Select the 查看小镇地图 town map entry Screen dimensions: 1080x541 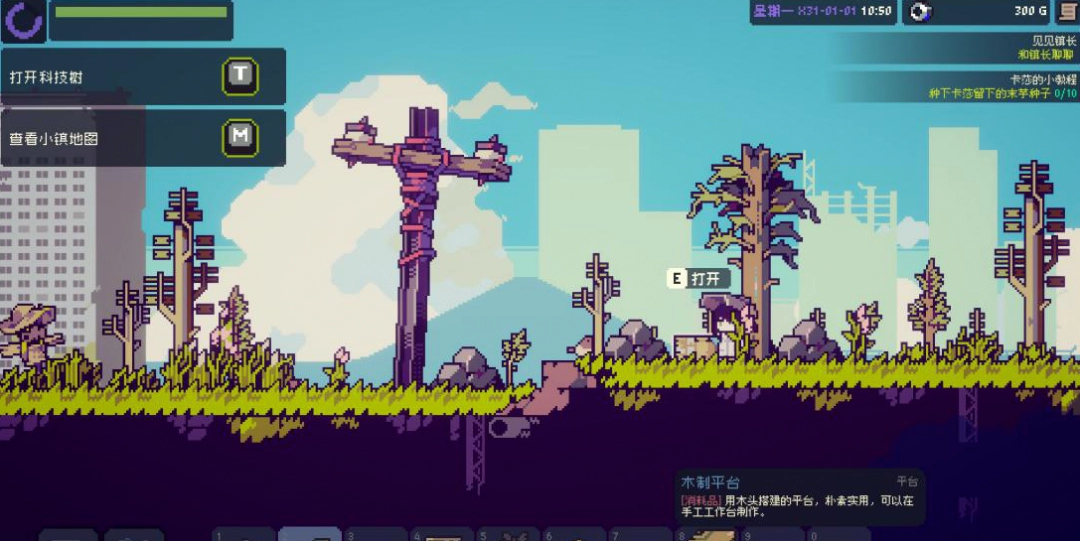click(142, 138)
